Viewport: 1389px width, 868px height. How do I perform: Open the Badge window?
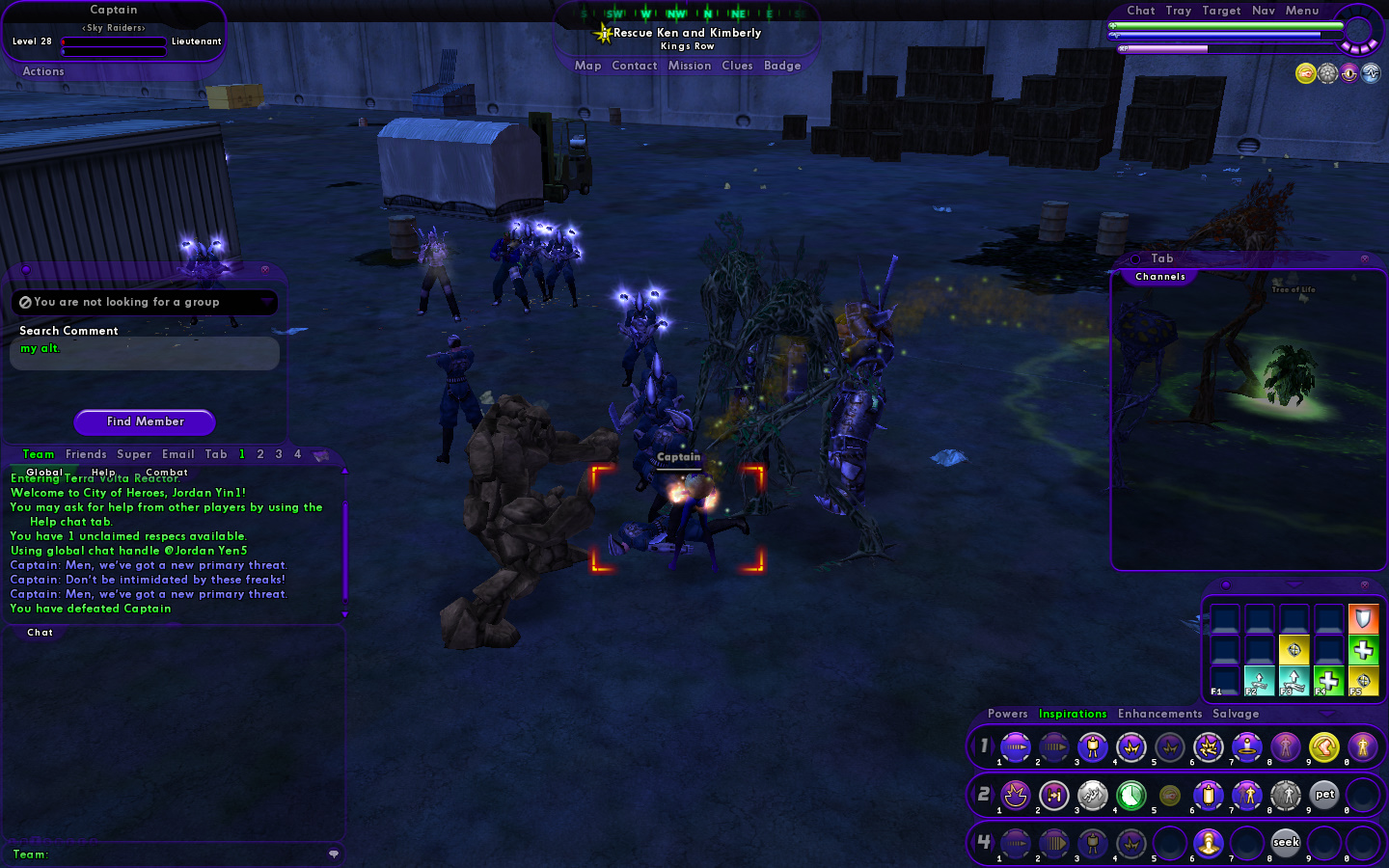(782, 66)
